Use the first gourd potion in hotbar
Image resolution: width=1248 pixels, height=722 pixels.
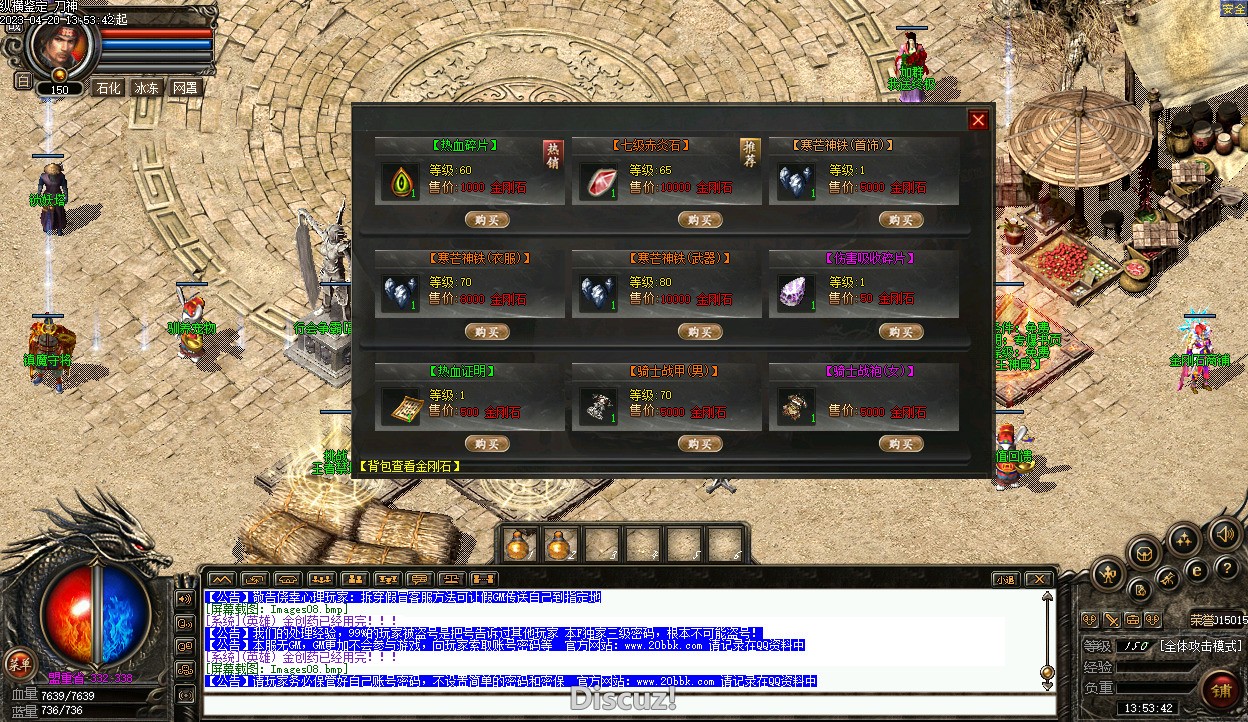518,545
